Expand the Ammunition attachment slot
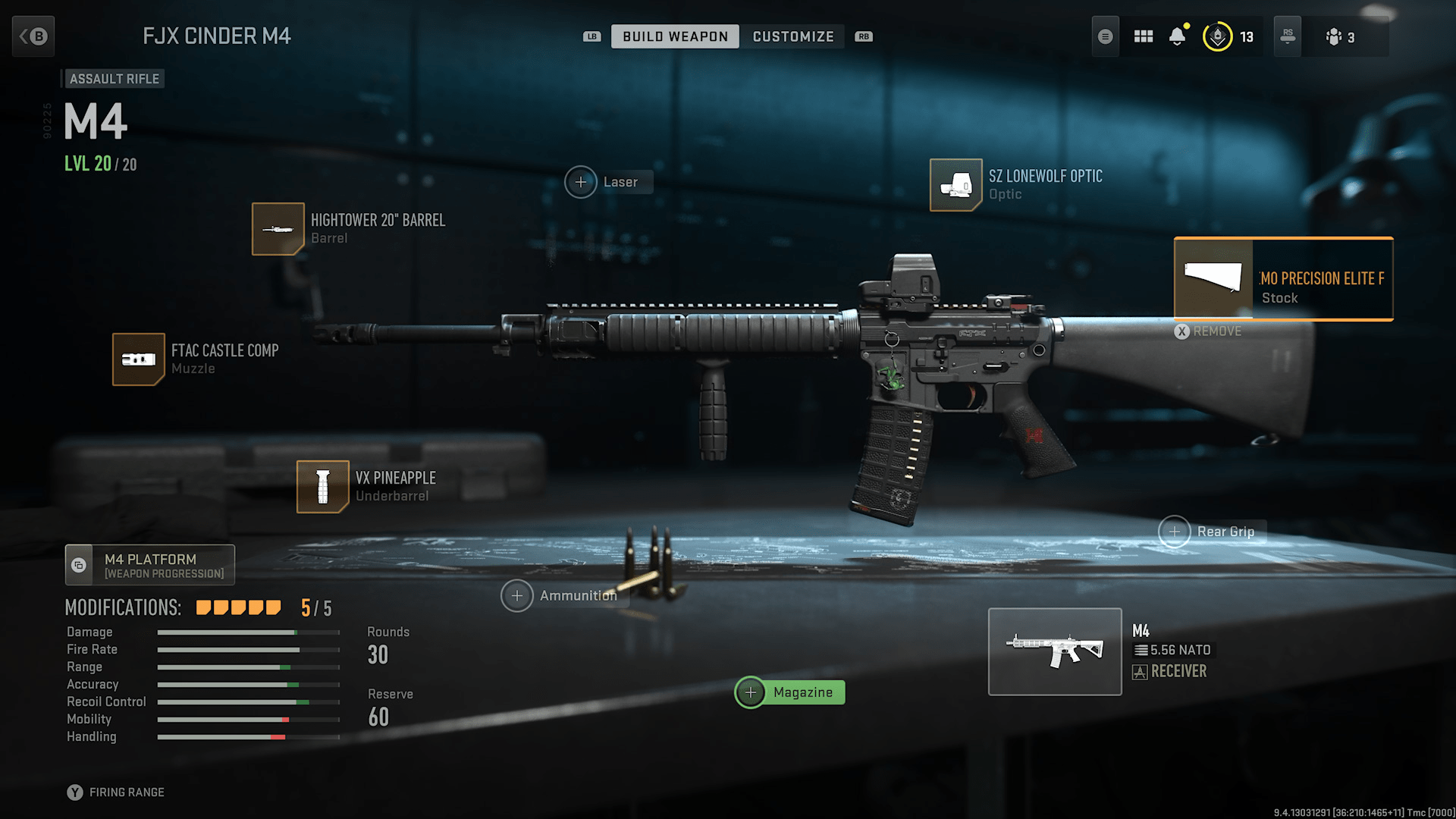Screen dimensions: 1456x819 [x=517, y=596]
